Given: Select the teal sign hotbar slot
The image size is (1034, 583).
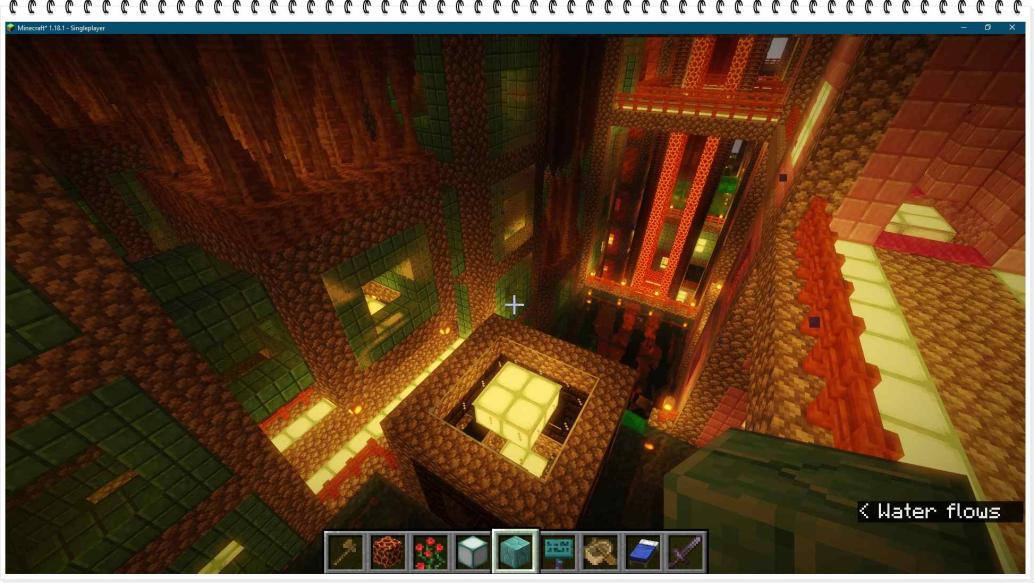Looking at the screenshot, I should 559,551.
